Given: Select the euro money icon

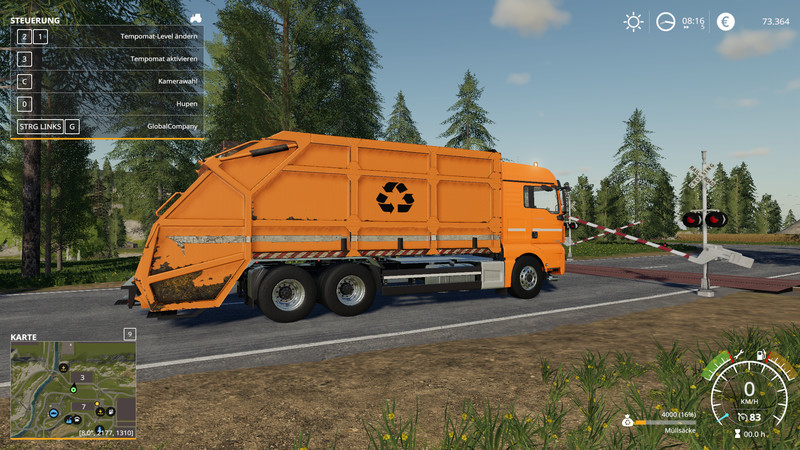Looking at the screenshot, I should pyautogui.click(x=726, y=21).
